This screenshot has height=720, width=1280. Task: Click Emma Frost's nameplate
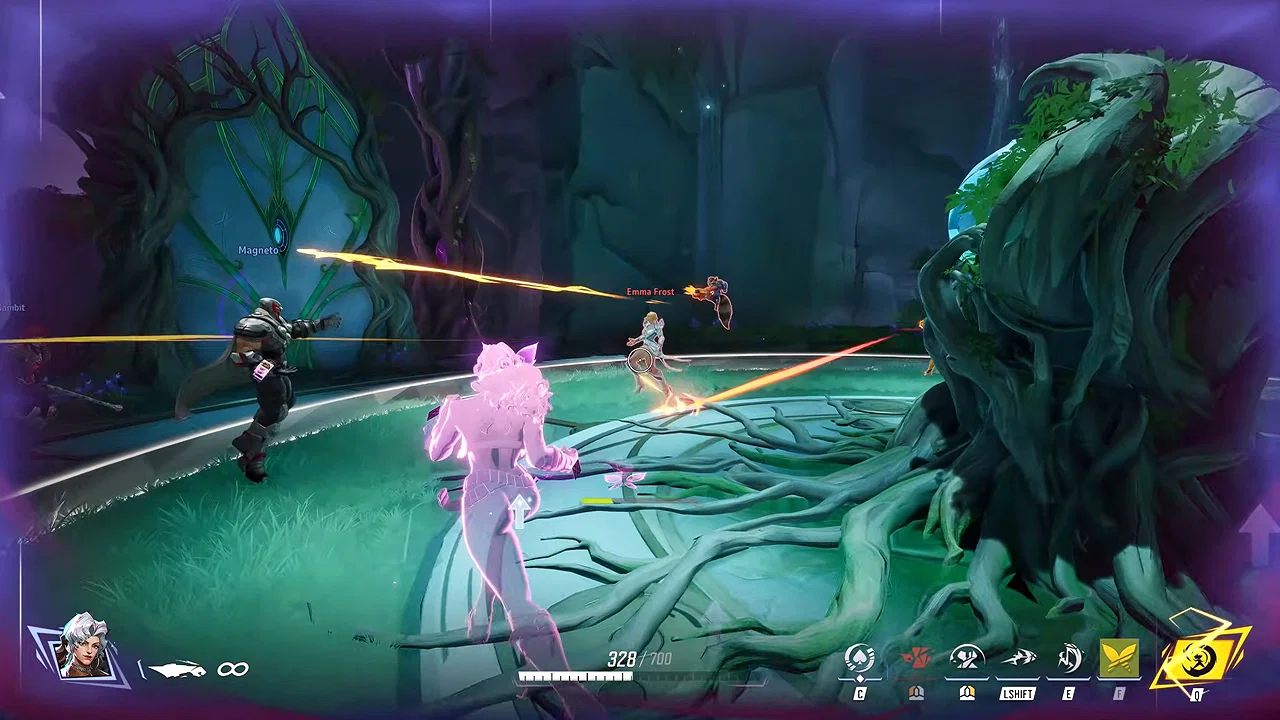pos(649,292)
